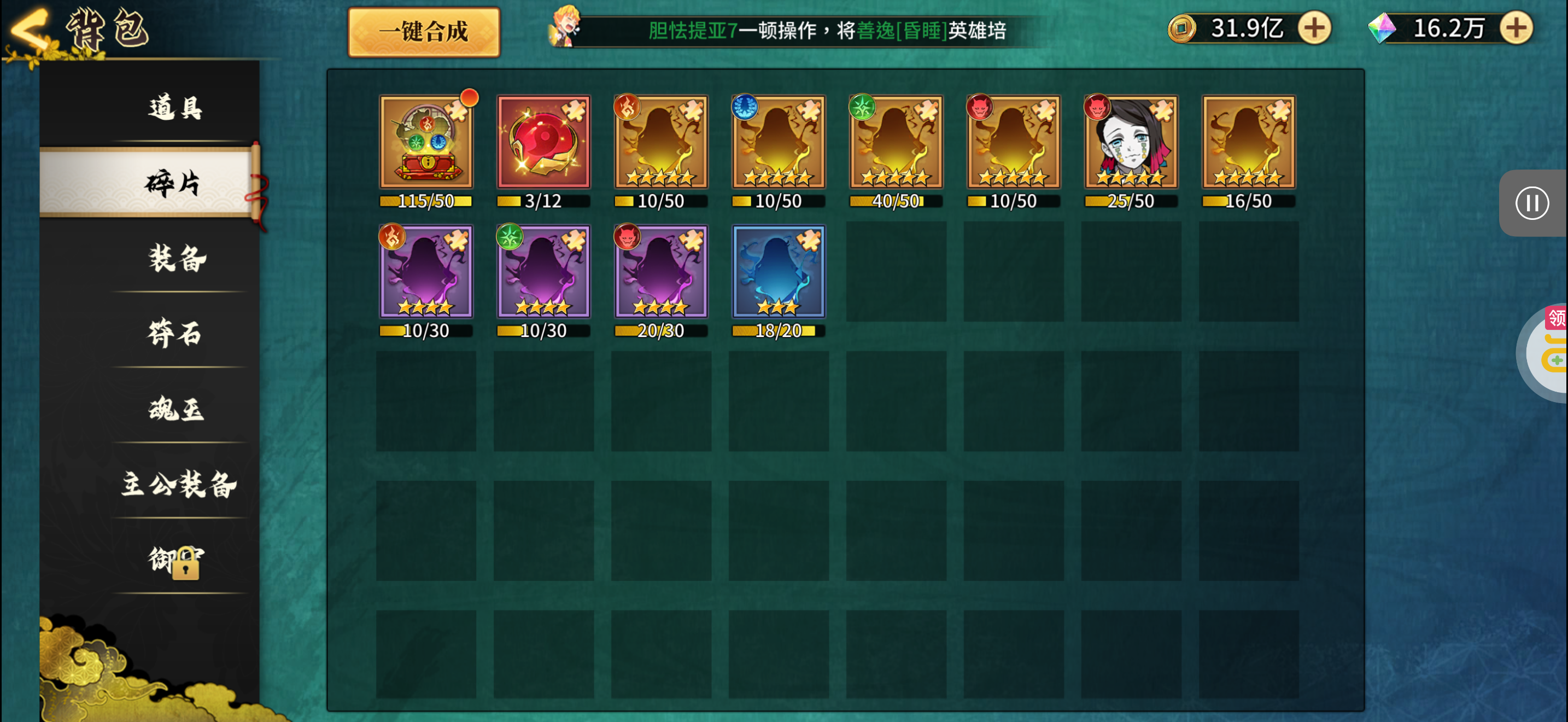Image resolution: width=1568 pixels, height=722 pixels.
Task: Tap the 一键合成 one-click synthesize button
Action: tap(424, 32)
